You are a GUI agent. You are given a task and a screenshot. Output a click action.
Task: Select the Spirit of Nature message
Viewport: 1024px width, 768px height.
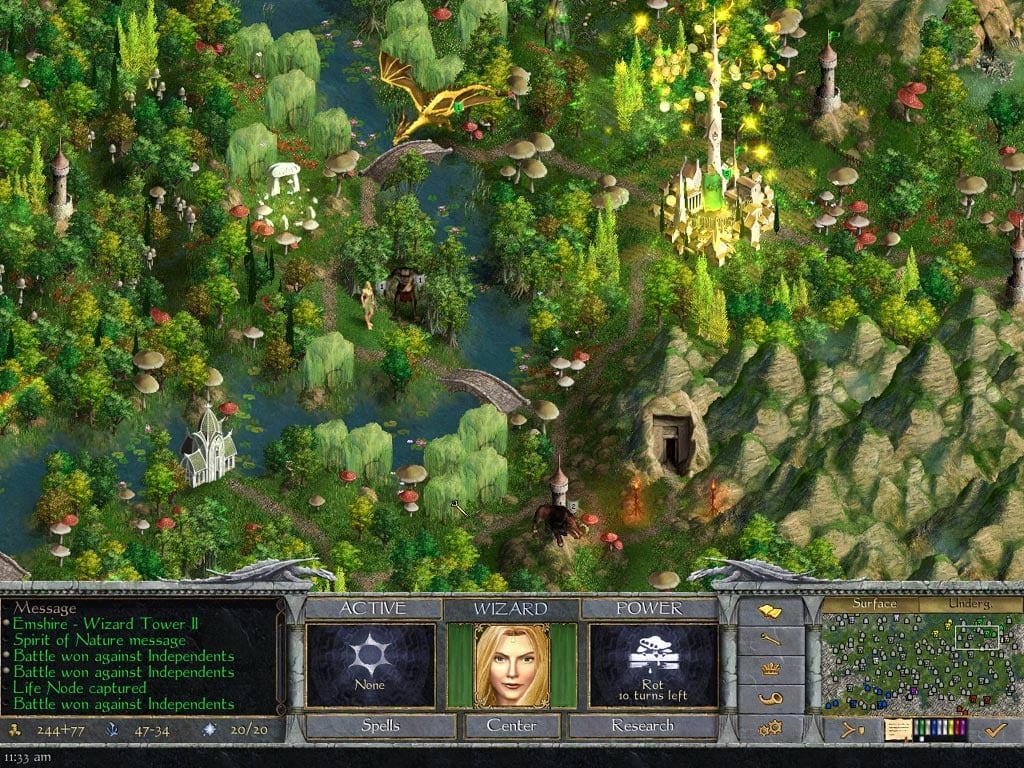pyautogui.click(x=98, y=640)
